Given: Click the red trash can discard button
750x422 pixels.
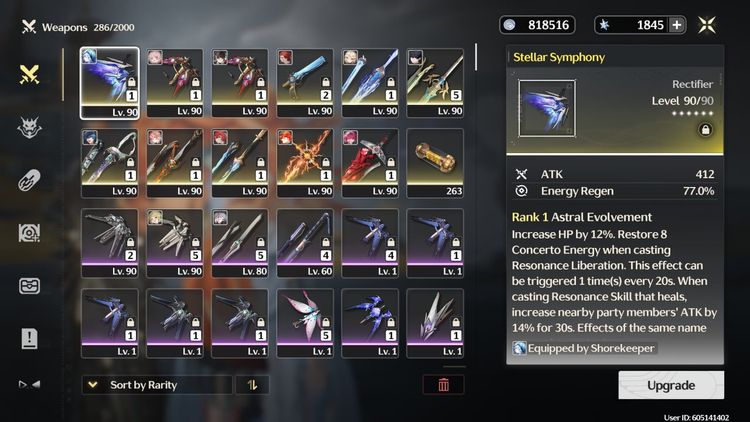Looking at the screenshot, I should 443,385.
